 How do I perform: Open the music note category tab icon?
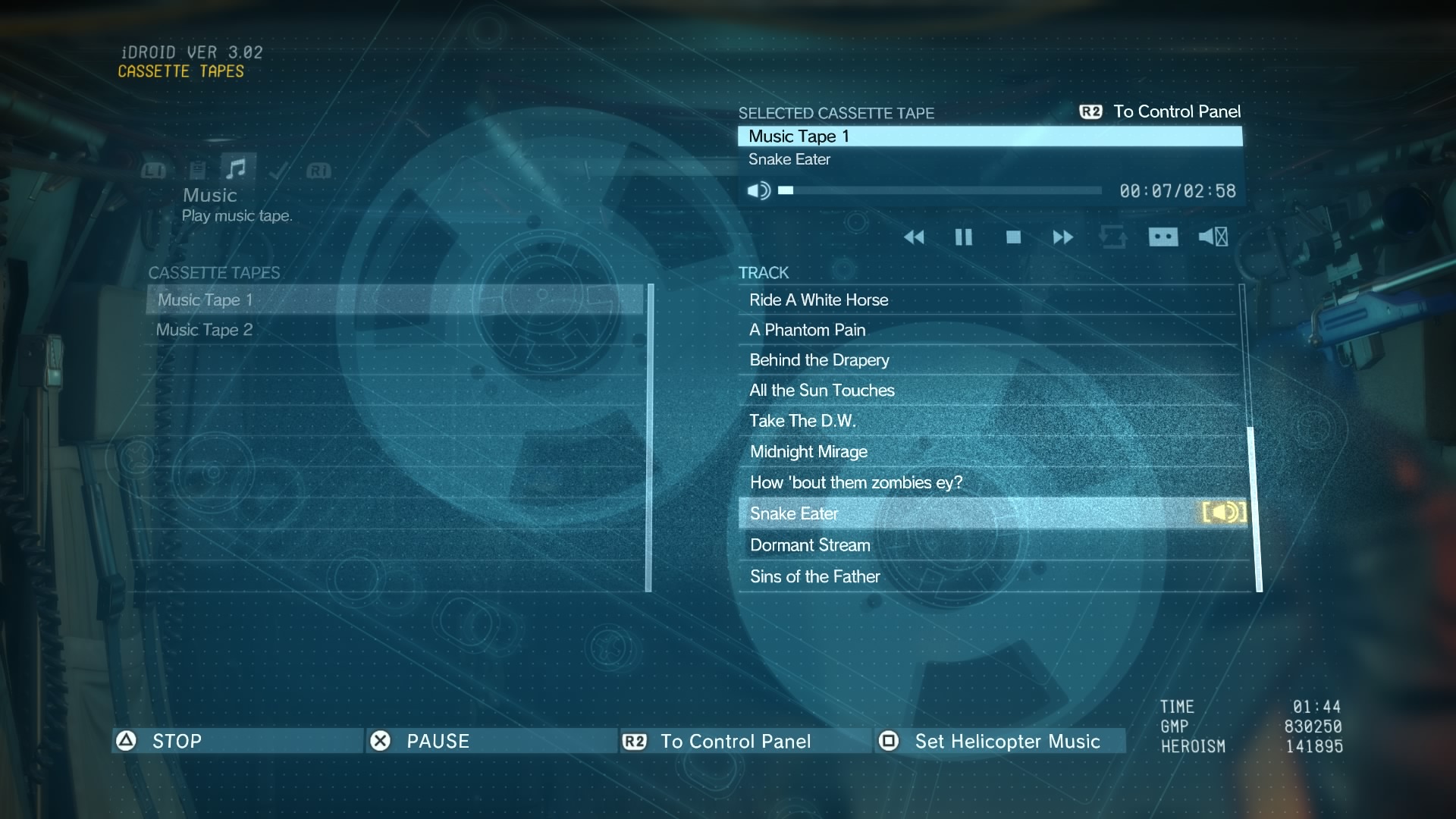tap(237, 168)
